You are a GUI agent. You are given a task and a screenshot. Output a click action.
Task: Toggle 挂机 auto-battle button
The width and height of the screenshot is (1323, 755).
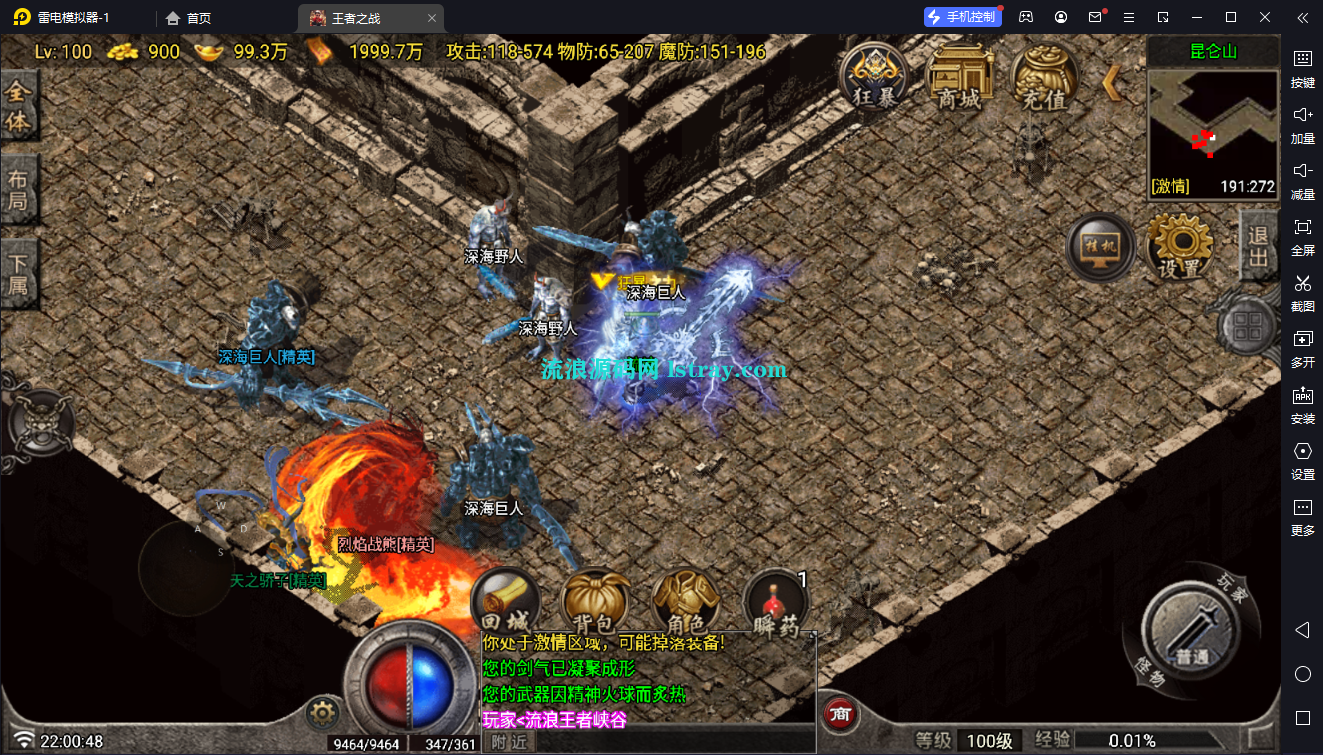[1100, 247]
